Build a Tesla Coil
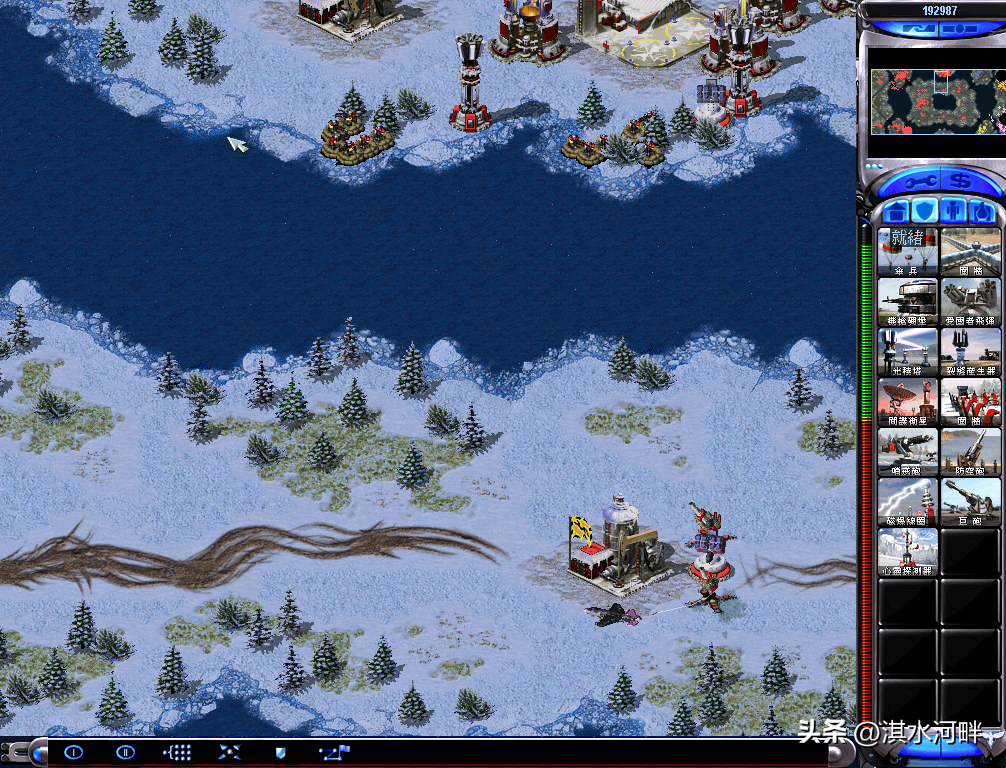This screenshot has height=768, width=1006. [908, 501]
